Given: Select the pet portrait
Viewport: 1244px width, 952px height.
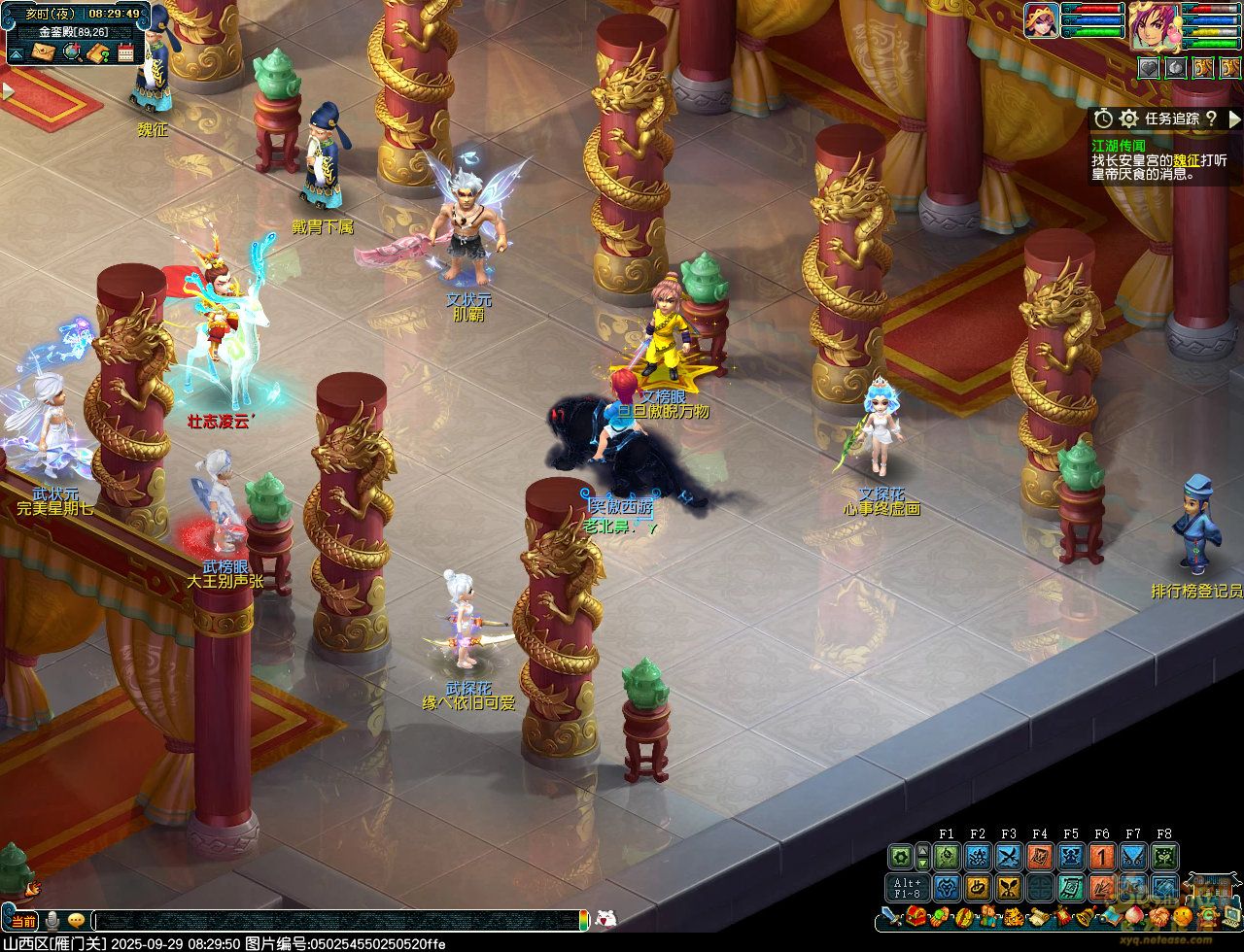Looking at the screenshot, I should (x=1041, y=20).
